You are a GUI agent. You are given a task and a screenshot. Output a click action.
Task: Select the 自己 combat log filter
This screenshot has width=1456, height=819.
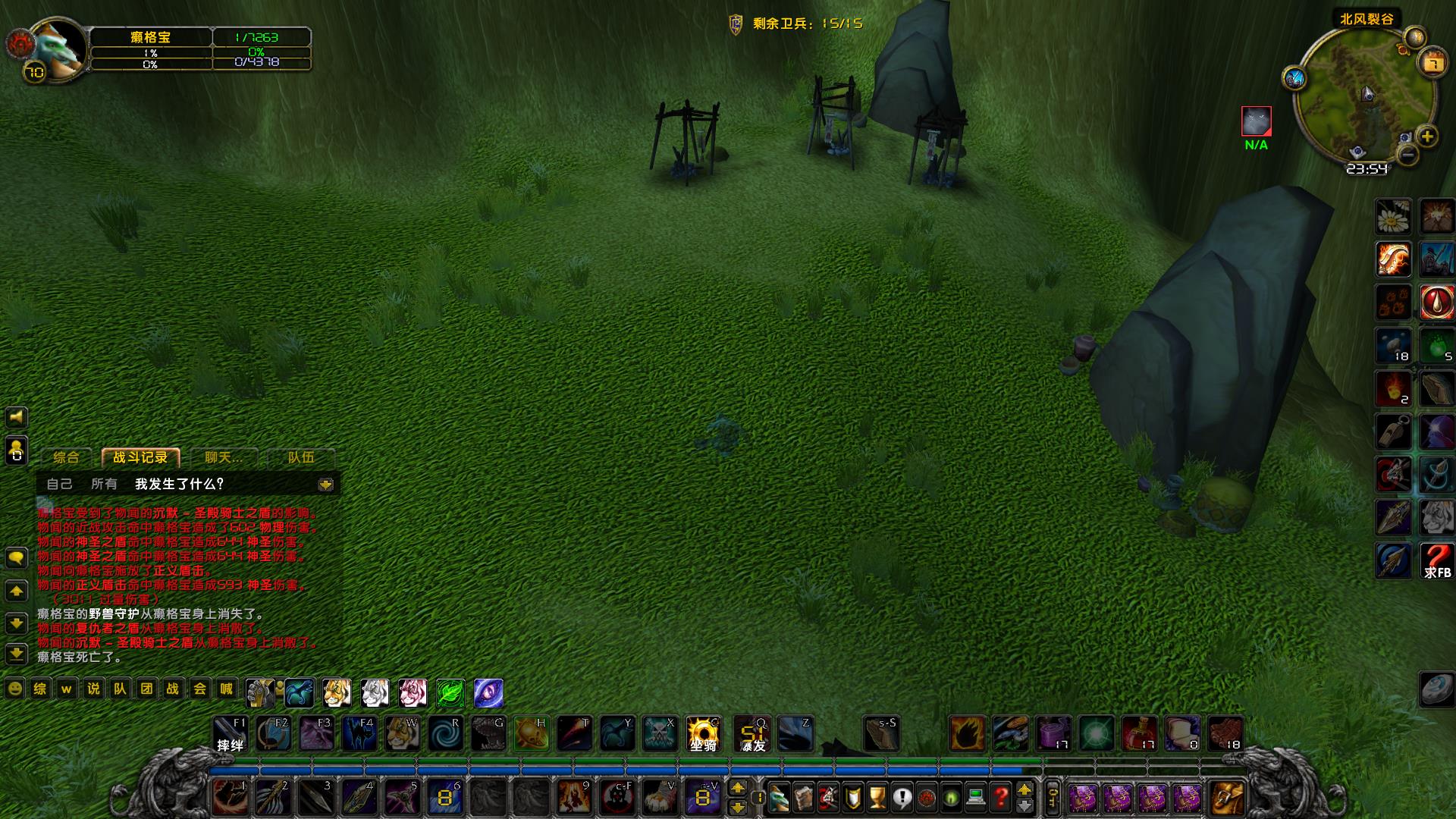(59, 484)
